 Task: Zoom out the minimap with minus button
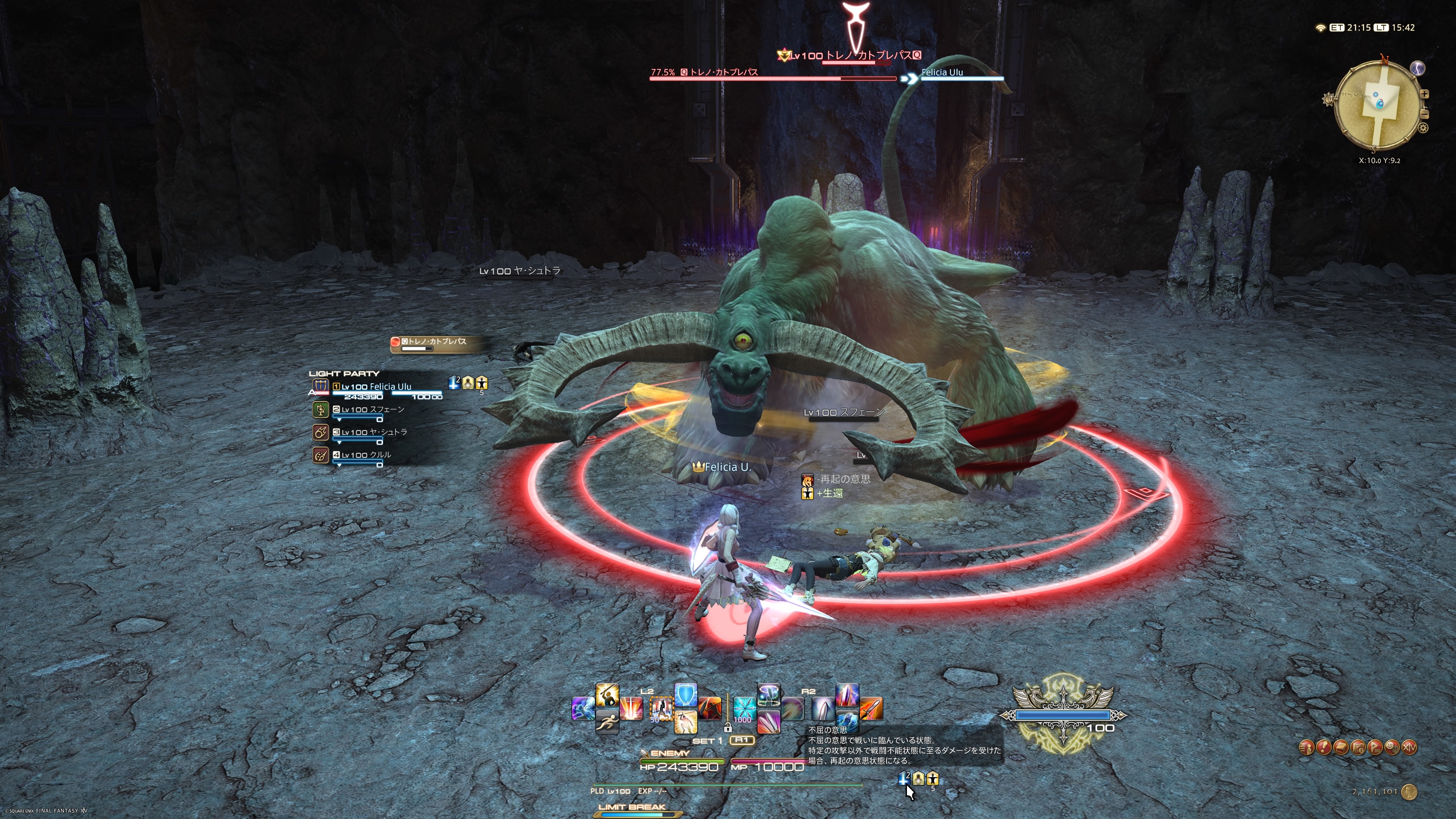[x=1425, y=114]
